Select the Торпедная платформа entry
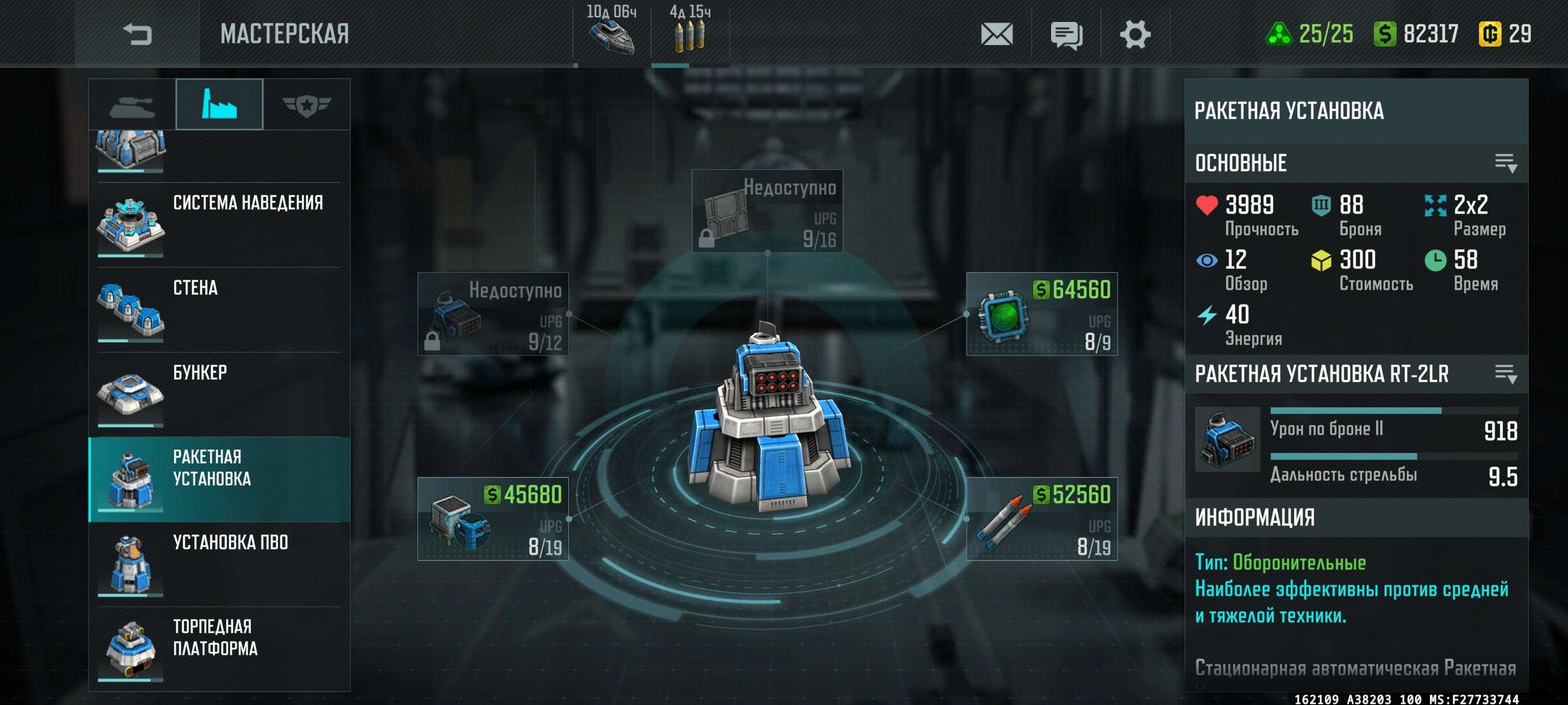Image resolution: width=1568 pixels, height=705 pixels. (x=219, y=649)
